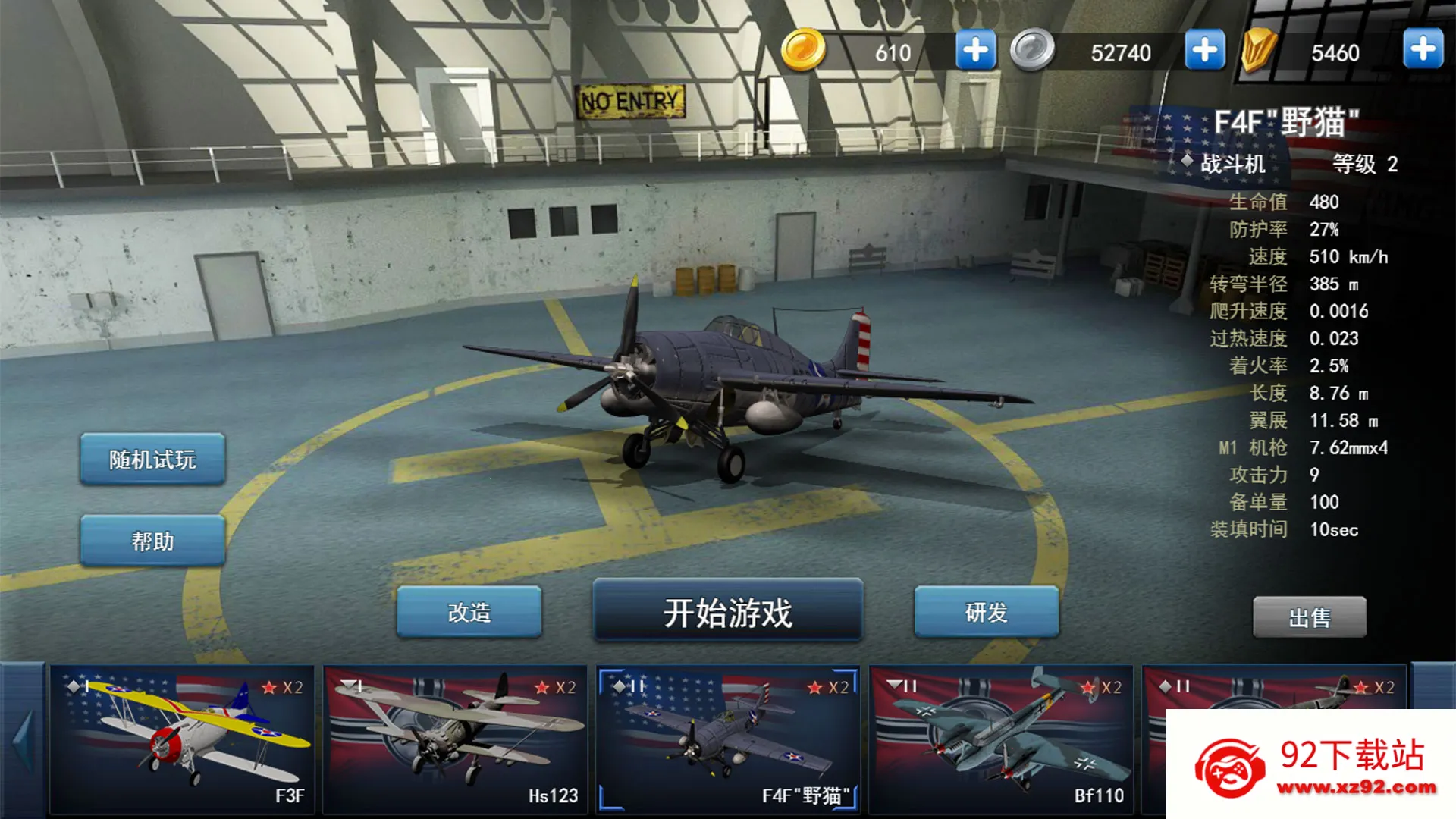
Task: Click the left arrow of plane list
Action: tap(24, 739)
